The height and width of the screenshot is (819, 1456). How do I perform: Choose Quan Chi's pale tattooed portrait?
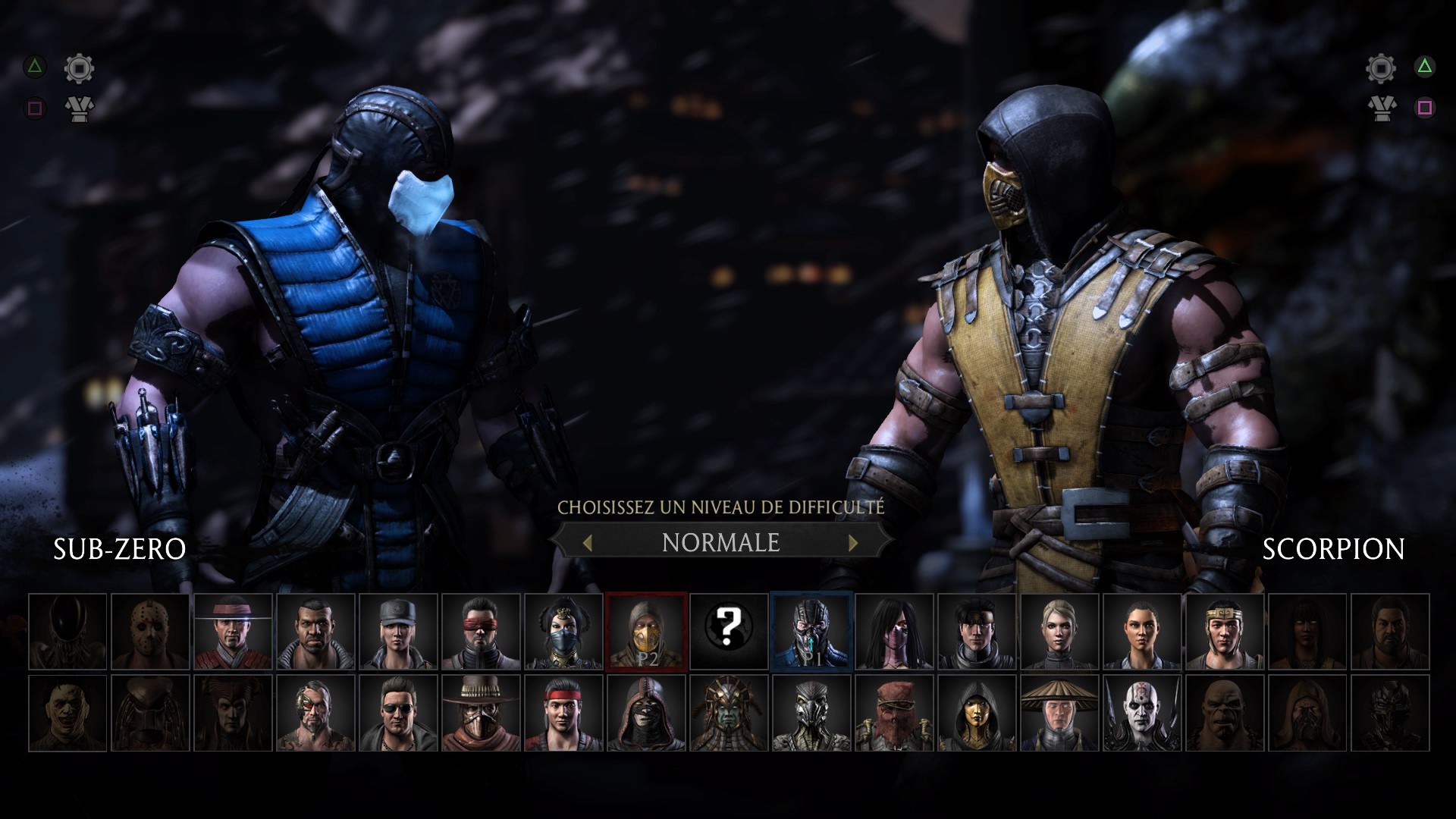coord(1142,714)
